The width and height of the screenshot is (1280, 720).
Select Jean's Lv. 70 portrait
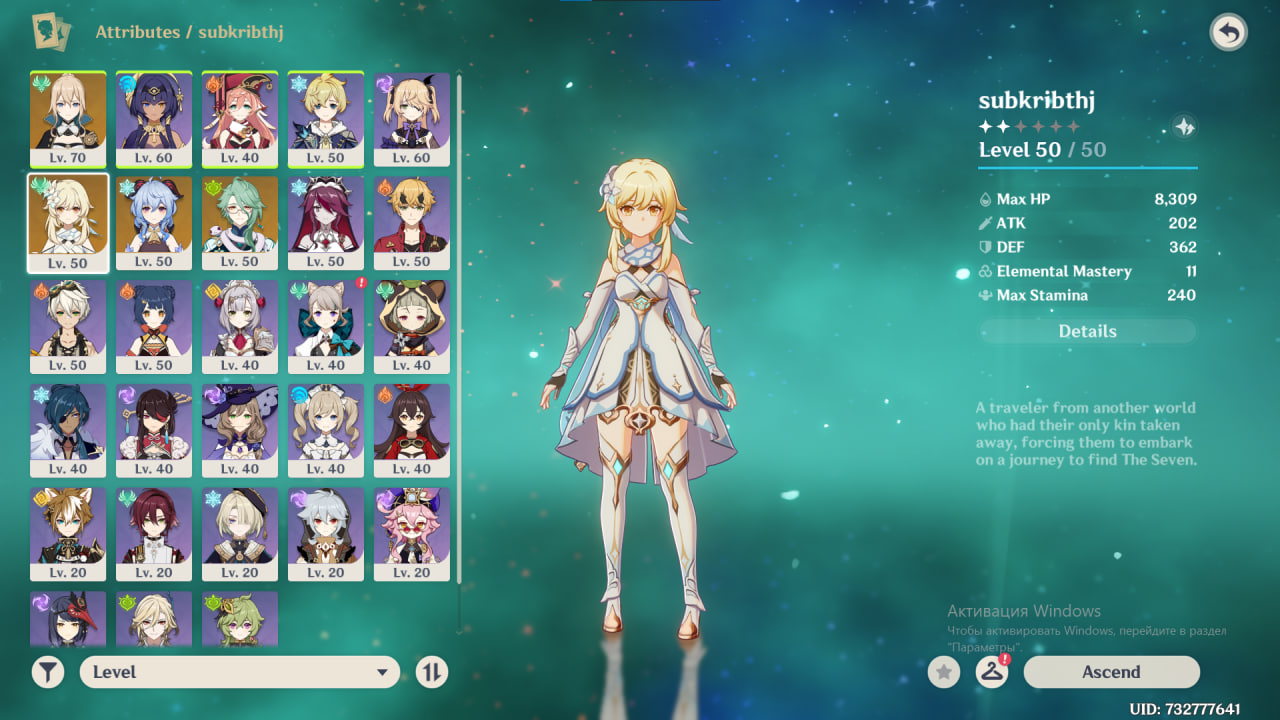click(68, 118)
